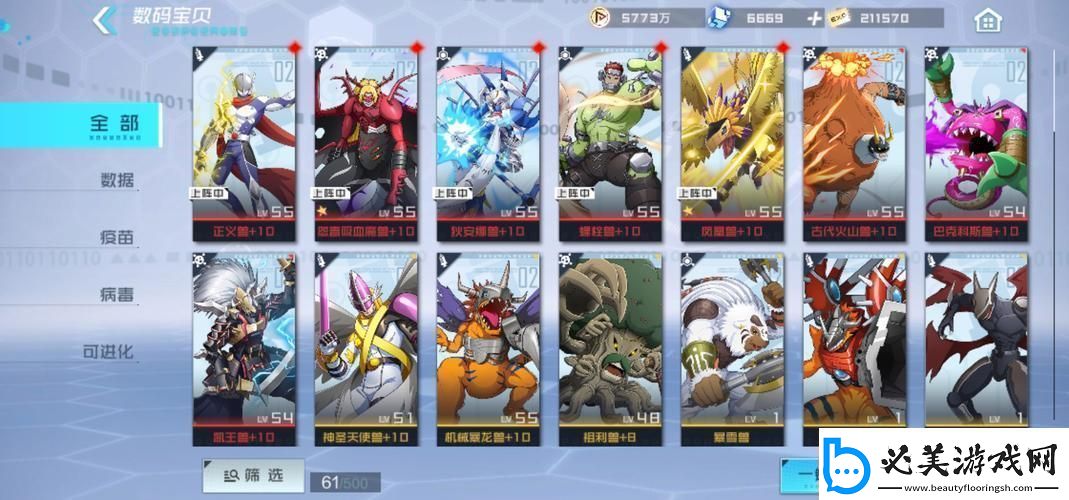Open the 巴克科斯兽+10 card
This screenshot has width=1069, height=500.
975,140
